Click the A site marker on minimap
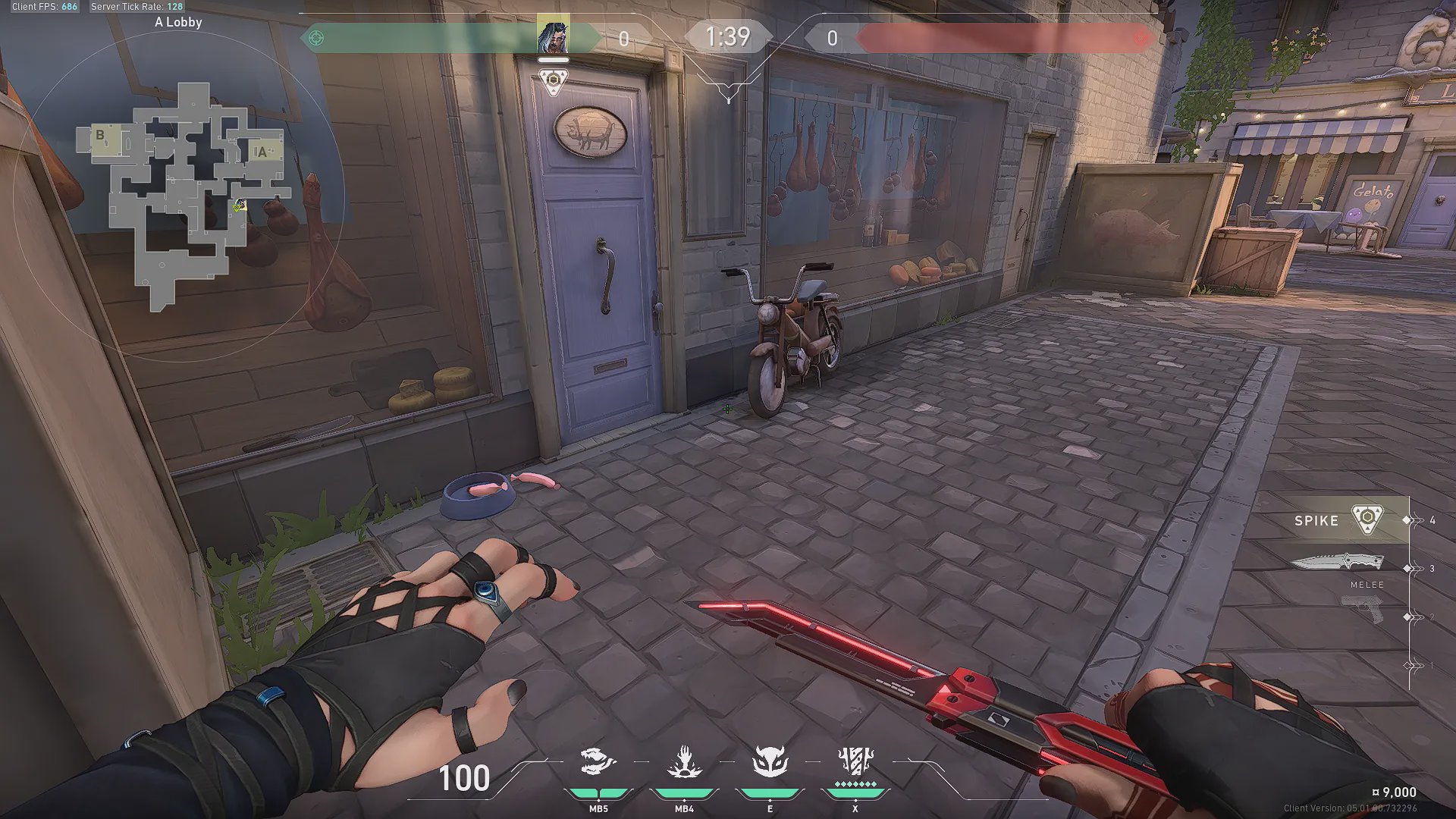Viewport: 1456px width, 819px height. [x=262, y=152]
